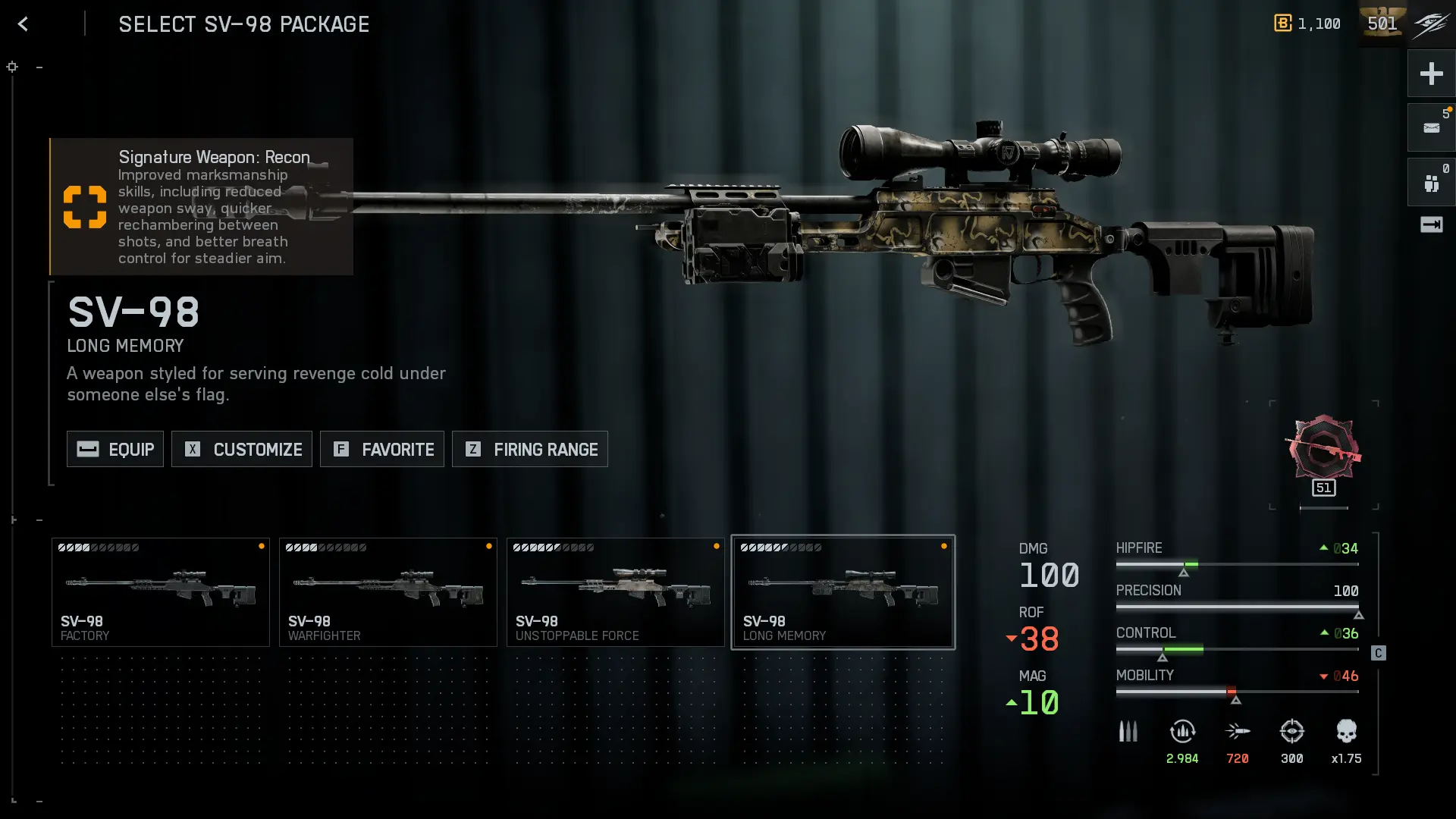Pick the SV-98 Unstoppable Force package

[x=616, y=592]
